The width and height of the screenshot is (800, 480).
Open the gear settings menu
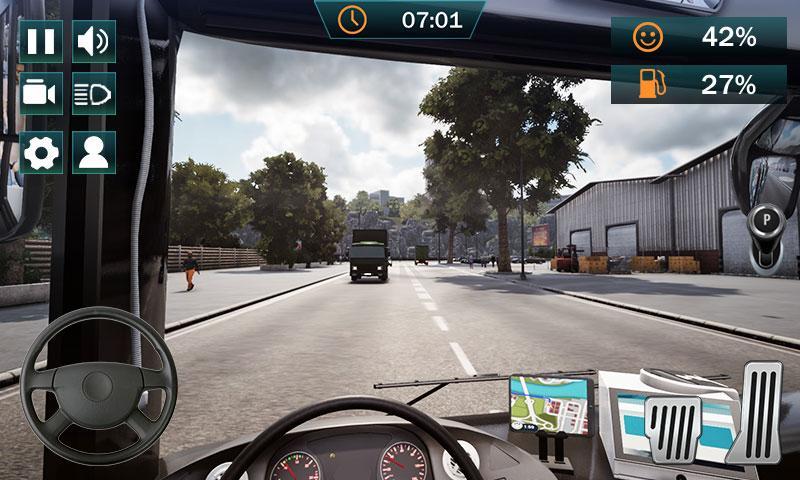[x=41, y=152]
